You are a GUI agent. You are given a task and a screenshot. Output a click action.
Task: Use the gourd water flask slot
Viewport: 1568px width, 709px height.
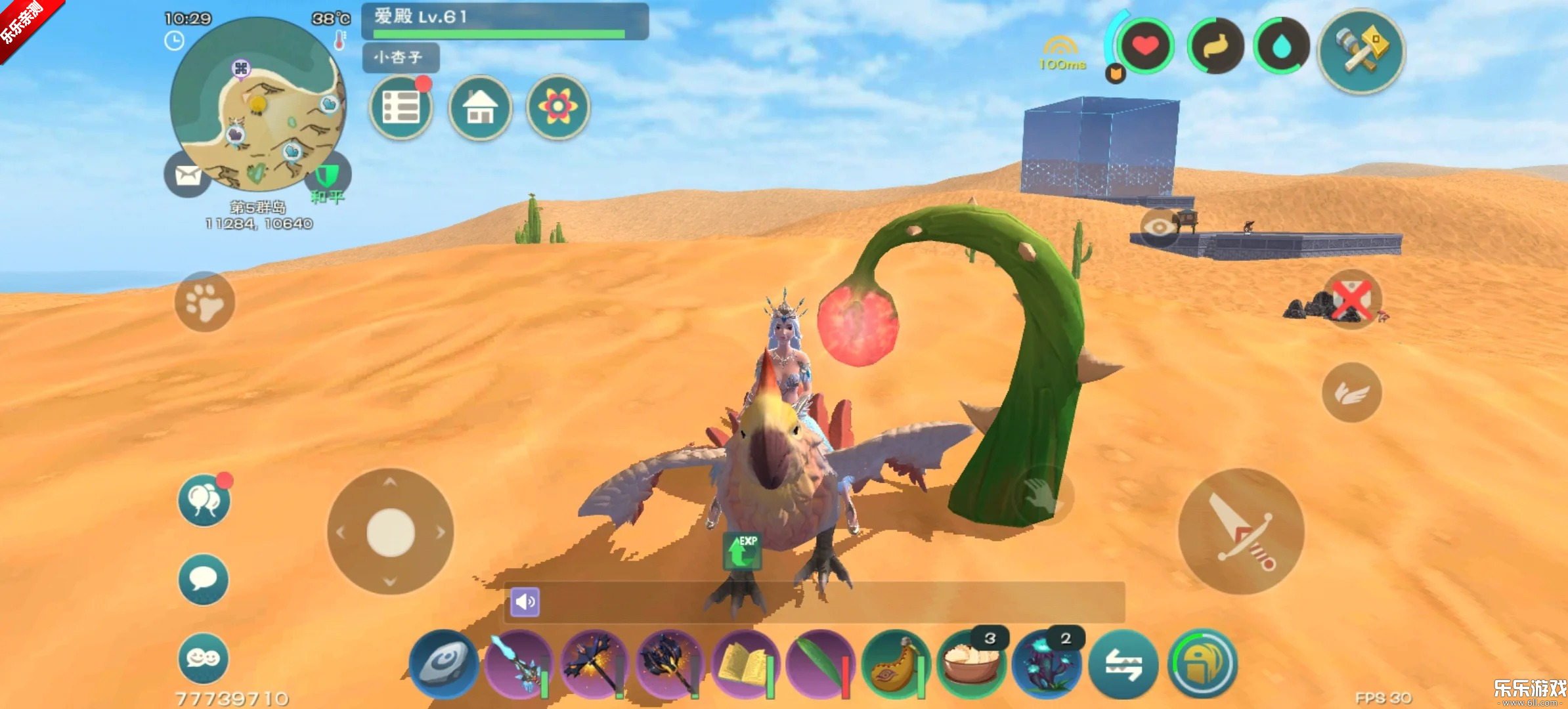[x=896, y=664]
